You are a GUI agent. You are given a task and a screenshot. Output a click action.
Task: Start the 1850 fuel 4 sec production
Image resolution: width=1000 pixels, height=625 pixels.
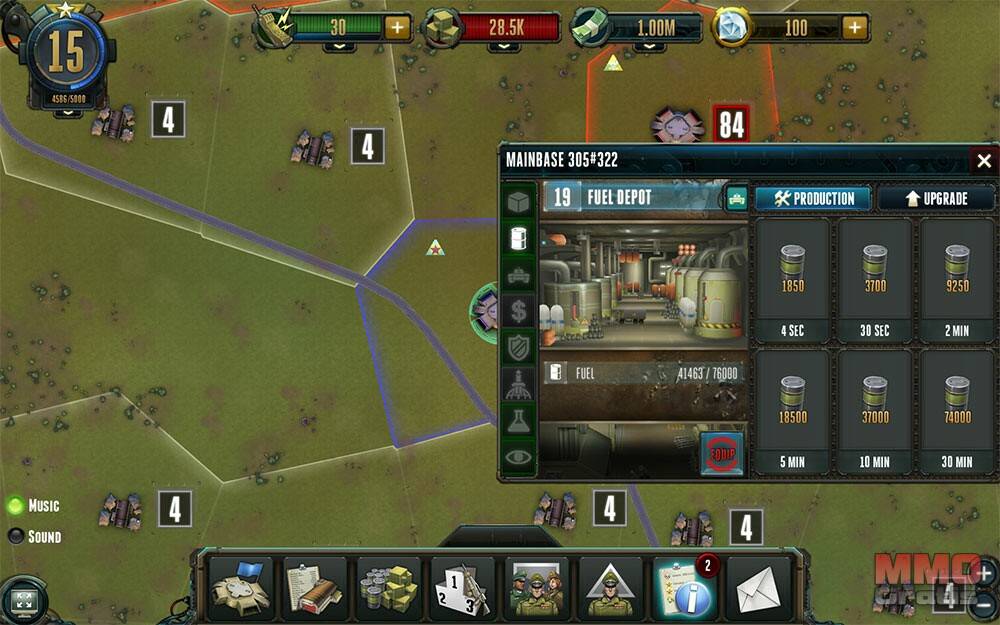(793, 281)
